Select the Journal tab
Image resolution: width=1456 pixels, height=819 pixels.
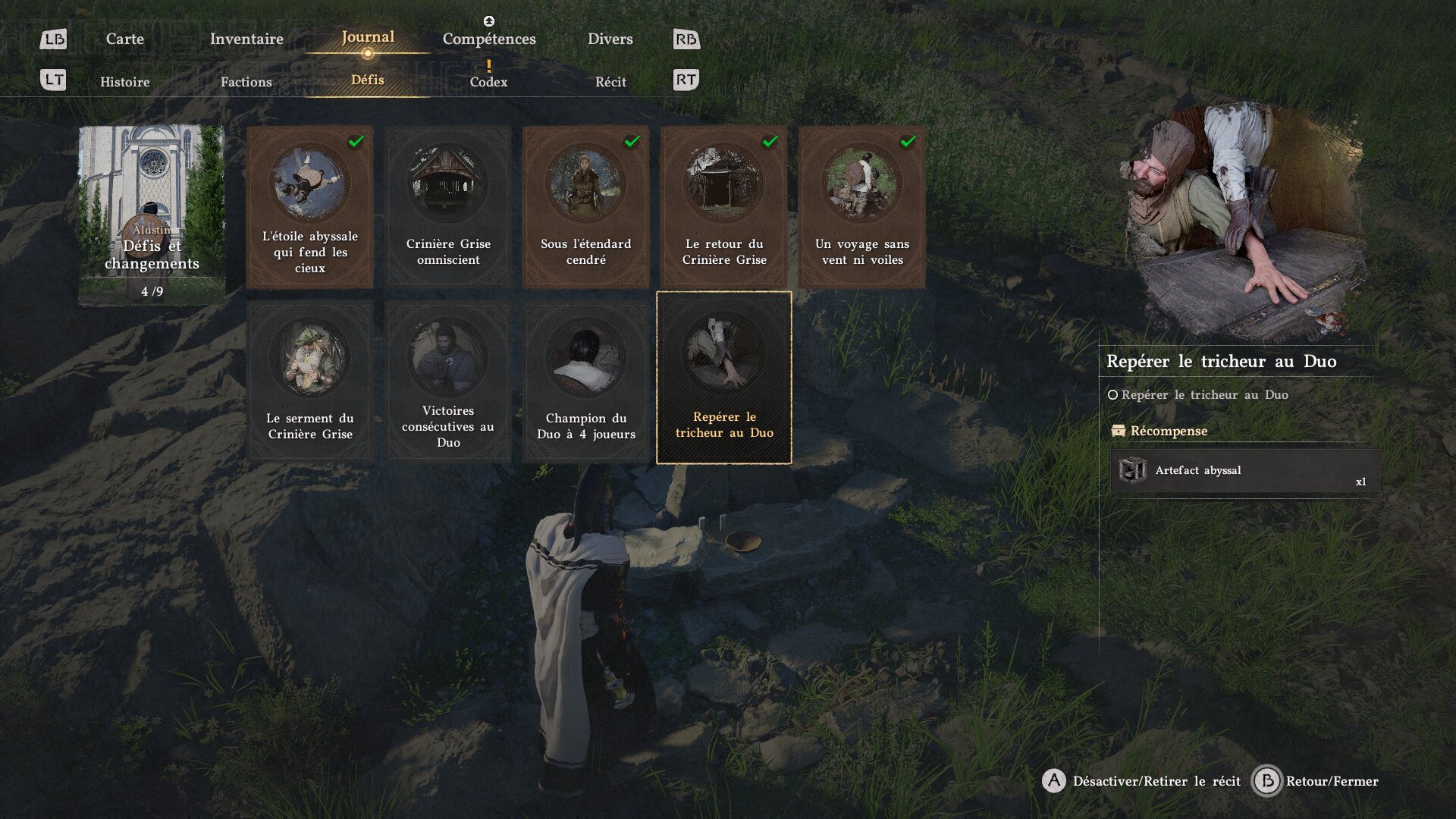[368, 37]
